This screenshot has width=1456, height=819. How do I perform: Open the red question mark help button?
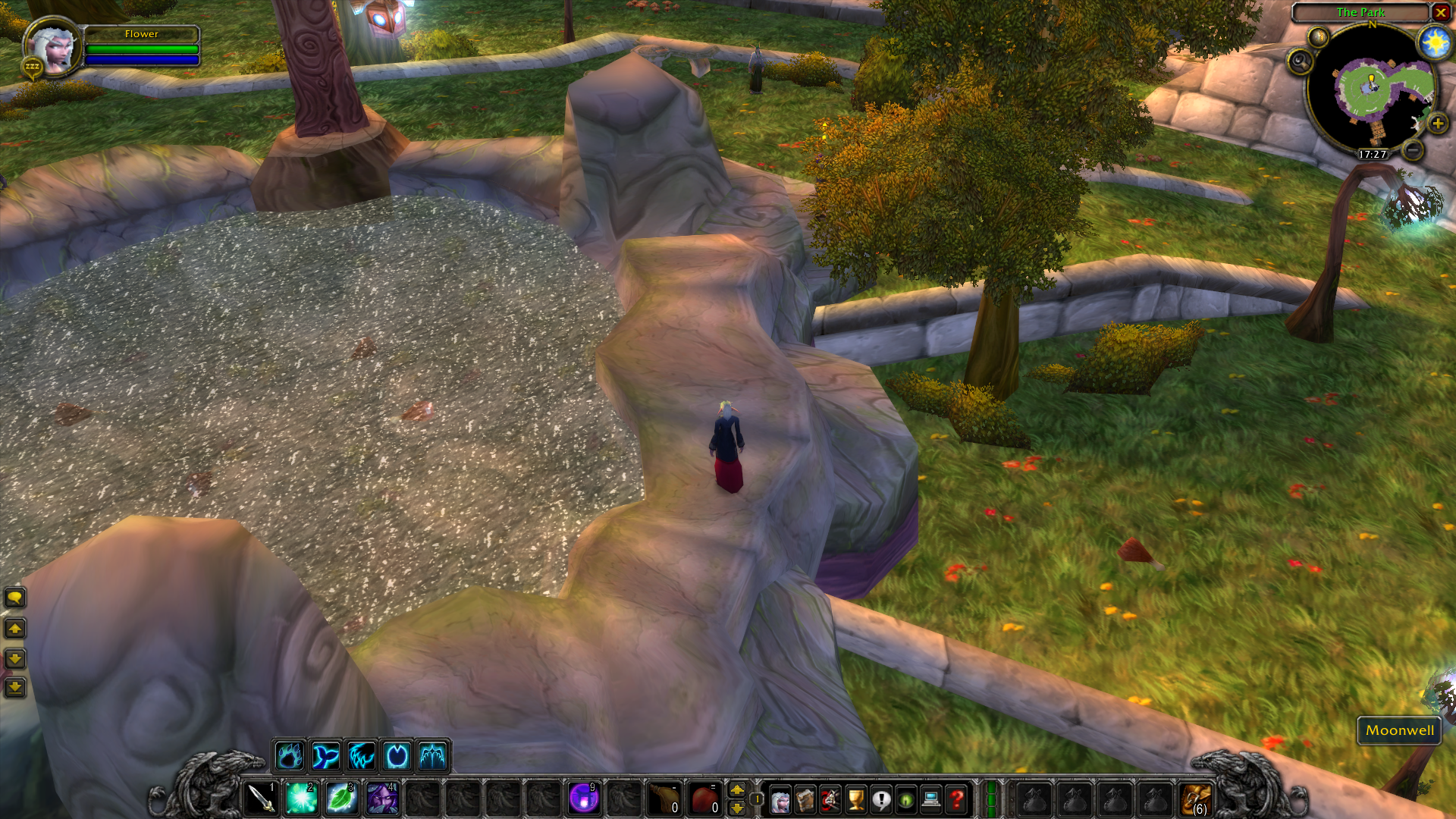956,799
